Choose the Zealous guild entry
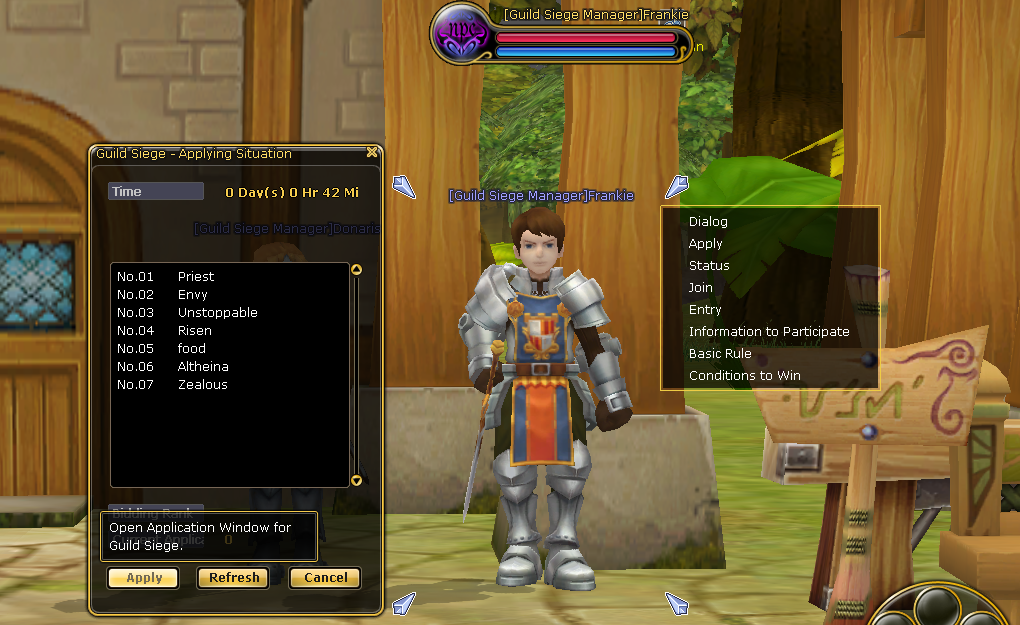1020x625 pixels. (x=202, y=385)
